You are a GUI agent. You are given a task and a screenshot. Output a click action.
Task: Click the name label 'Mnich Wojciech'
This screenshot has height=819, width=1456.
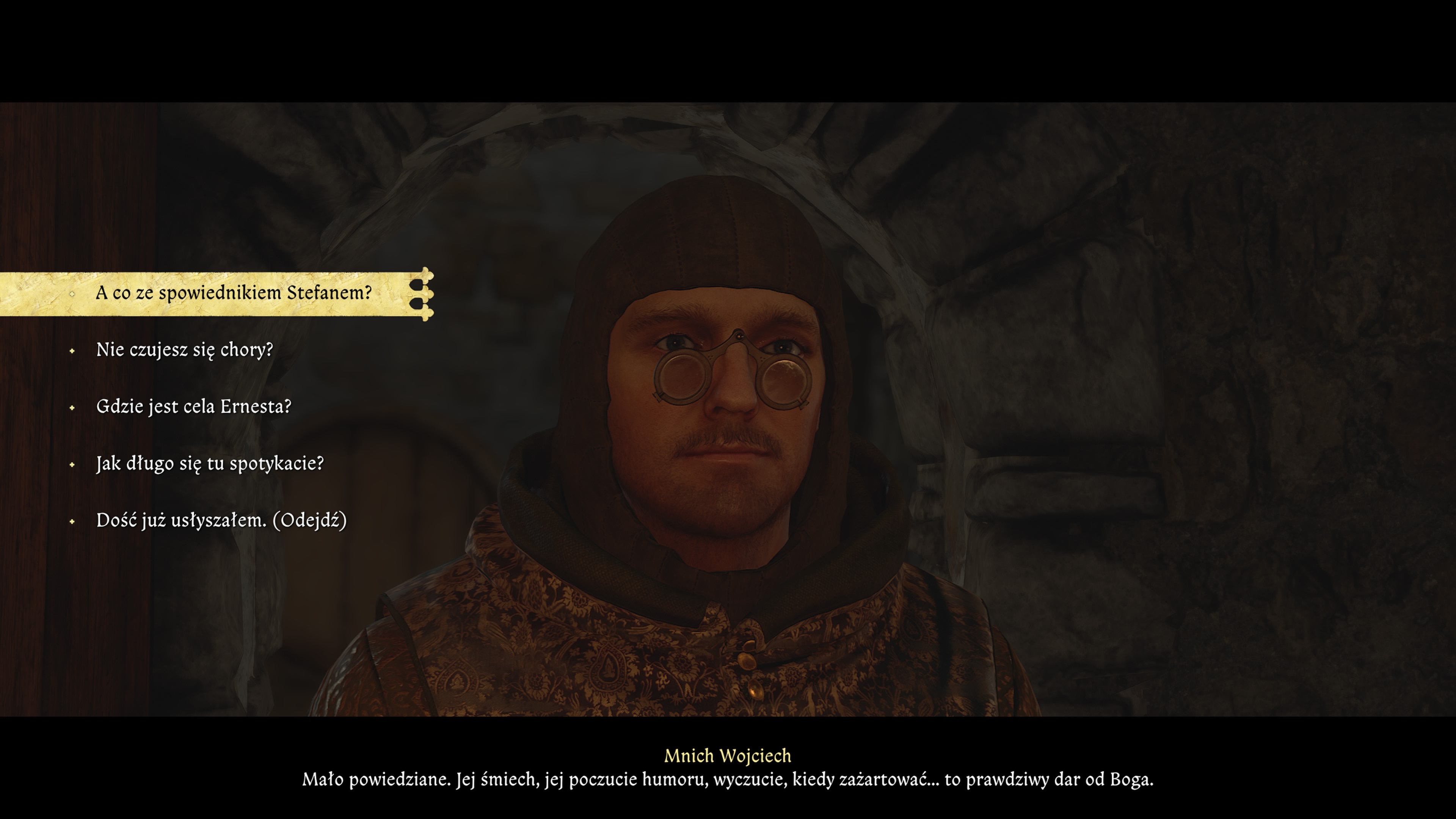pos(728,756)
